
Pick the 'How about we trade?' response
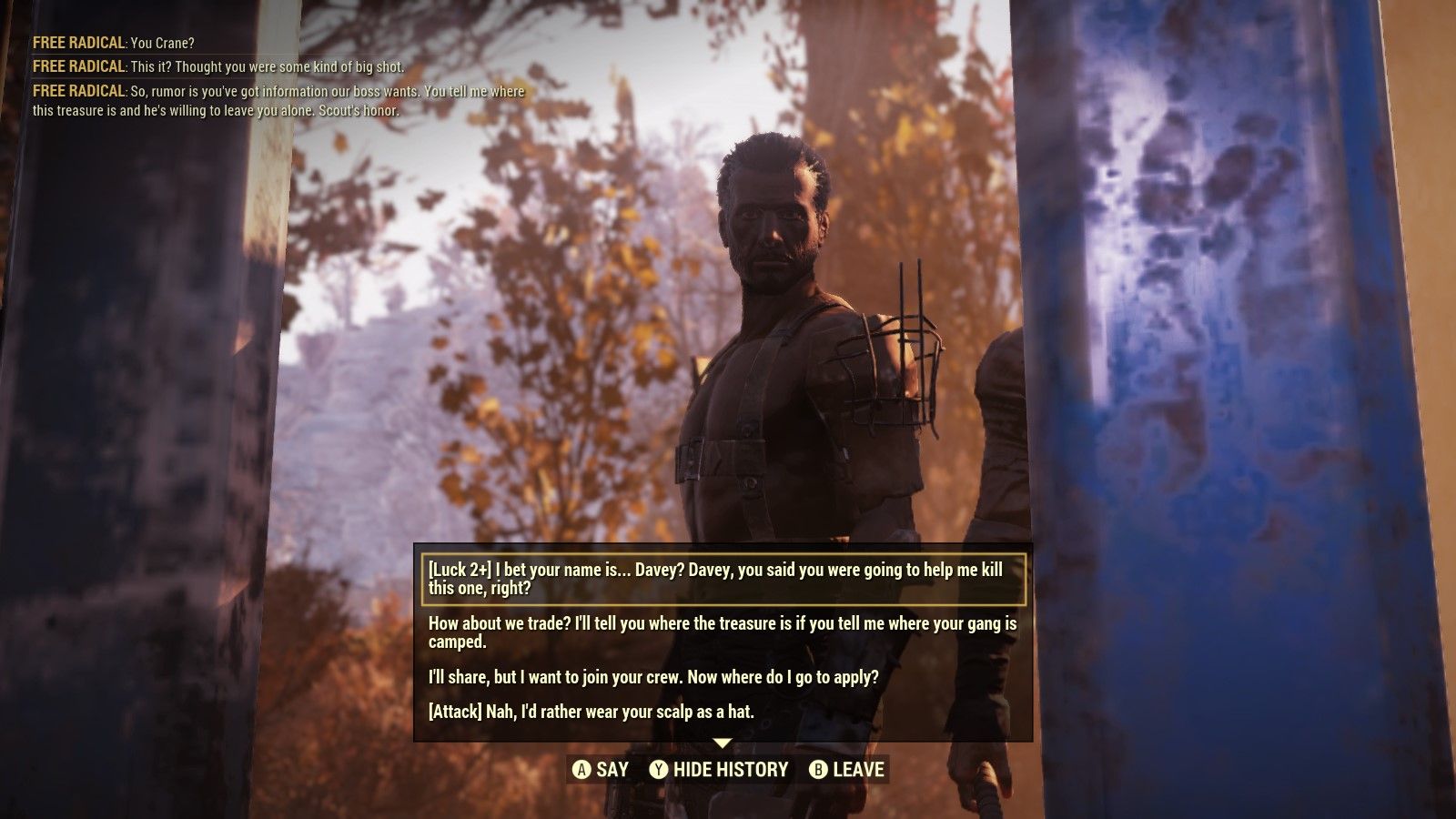pos(719,631)
